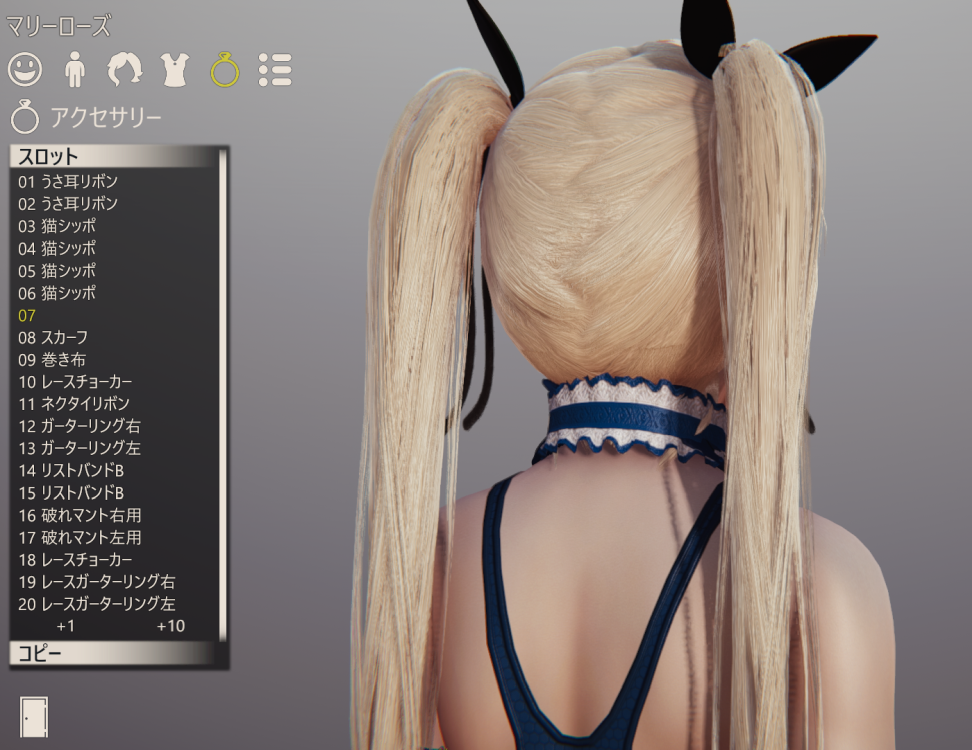Open the face customization tab
The height and width of the screenshot is (750, 972).
coord(25,68)
